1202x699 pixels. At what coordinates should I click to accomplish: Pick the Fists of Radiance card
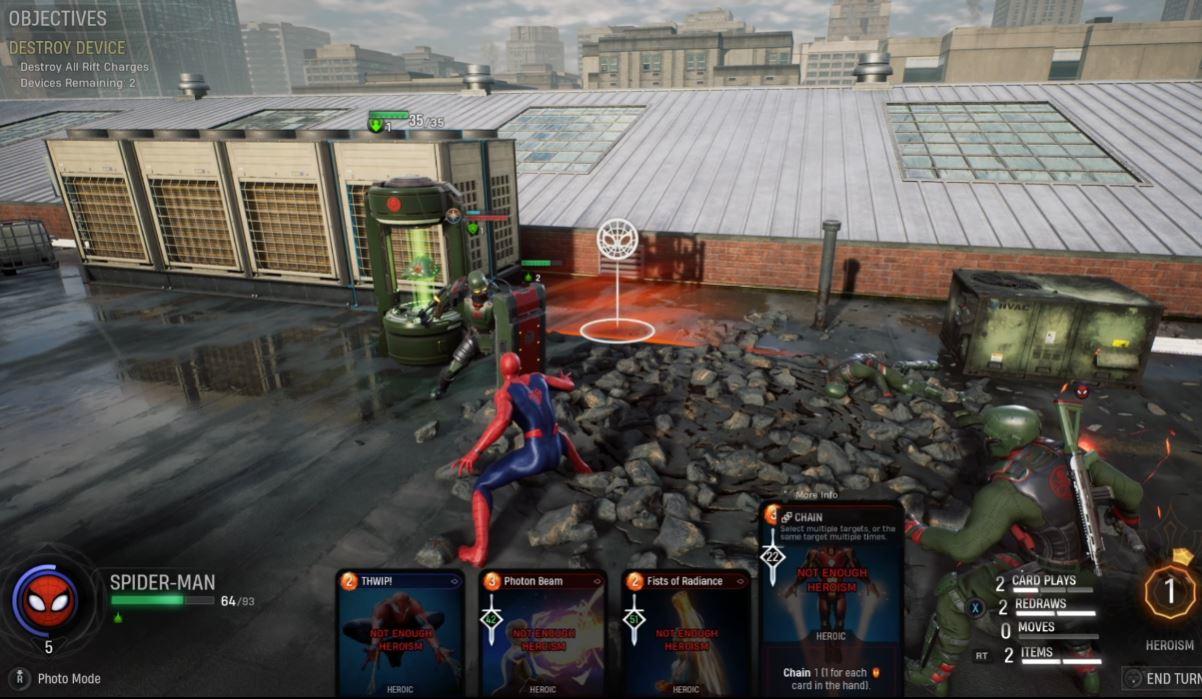pyautogui.click(x=686, y=634)
